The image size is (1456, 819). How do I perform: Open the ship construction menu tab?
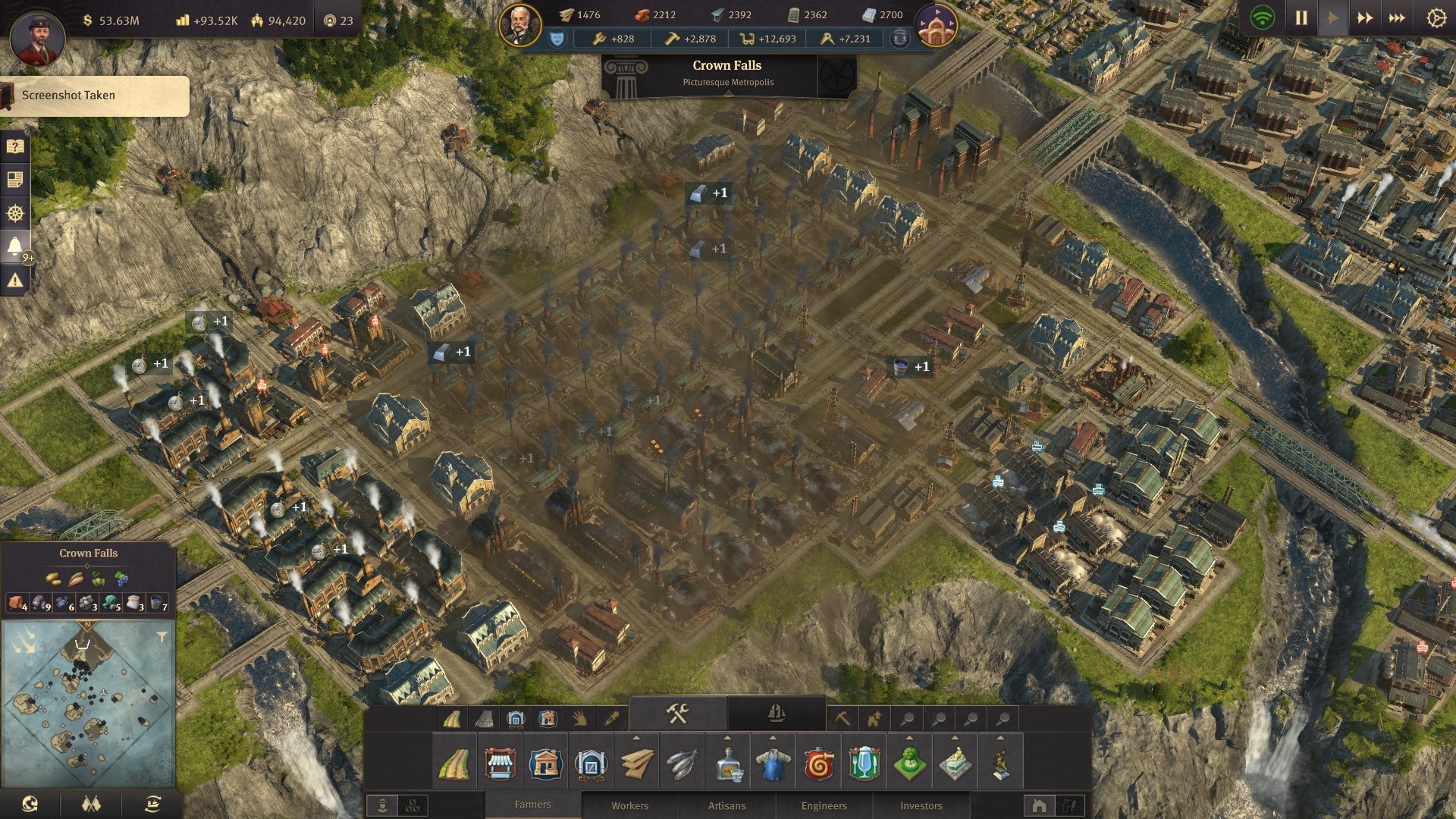[776, 713]
